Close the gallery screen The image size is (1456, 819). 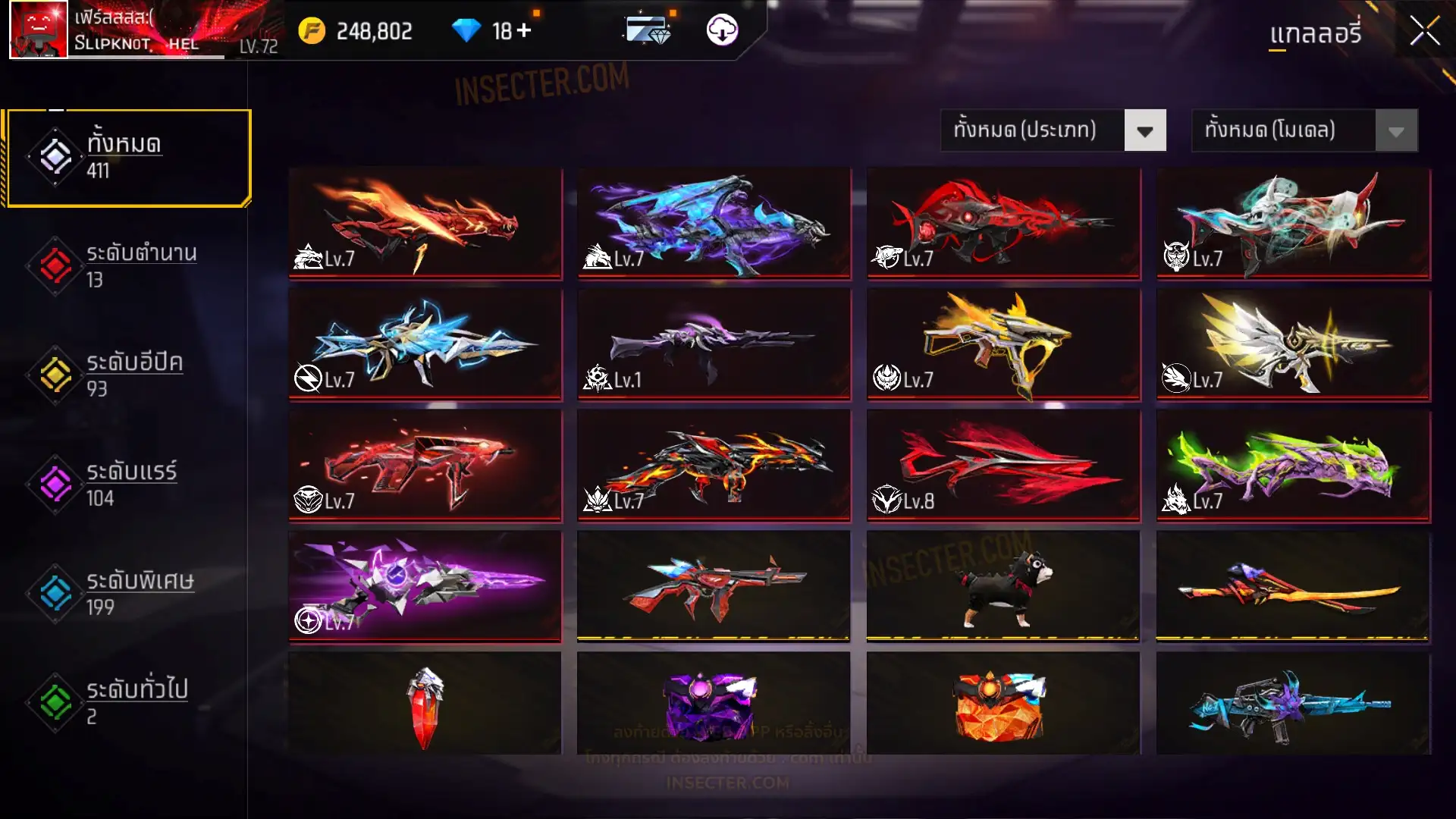click(x=1424, y=32)
